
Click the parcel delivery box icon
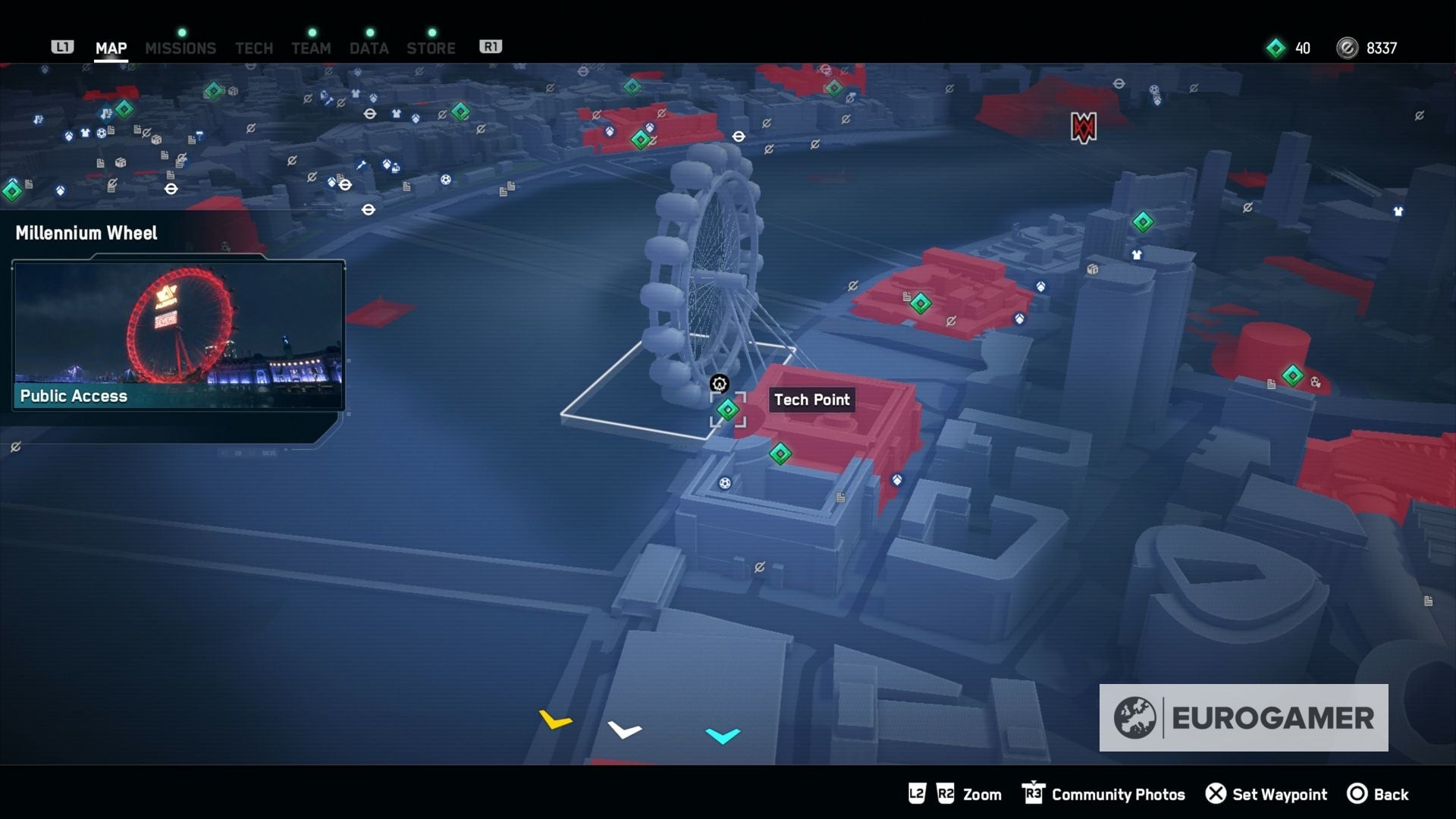pos(156,141)
